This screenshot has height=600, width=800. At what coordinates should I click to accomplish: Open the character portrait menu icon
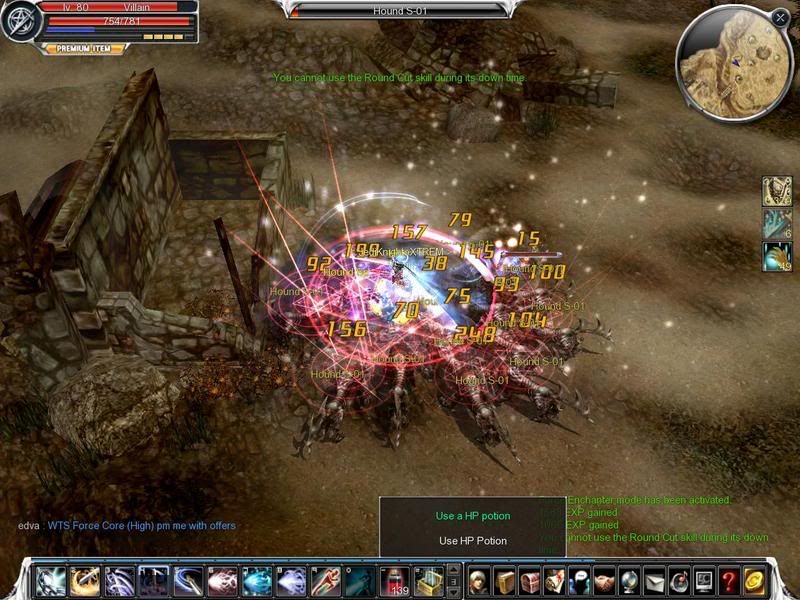coord(478,580)
